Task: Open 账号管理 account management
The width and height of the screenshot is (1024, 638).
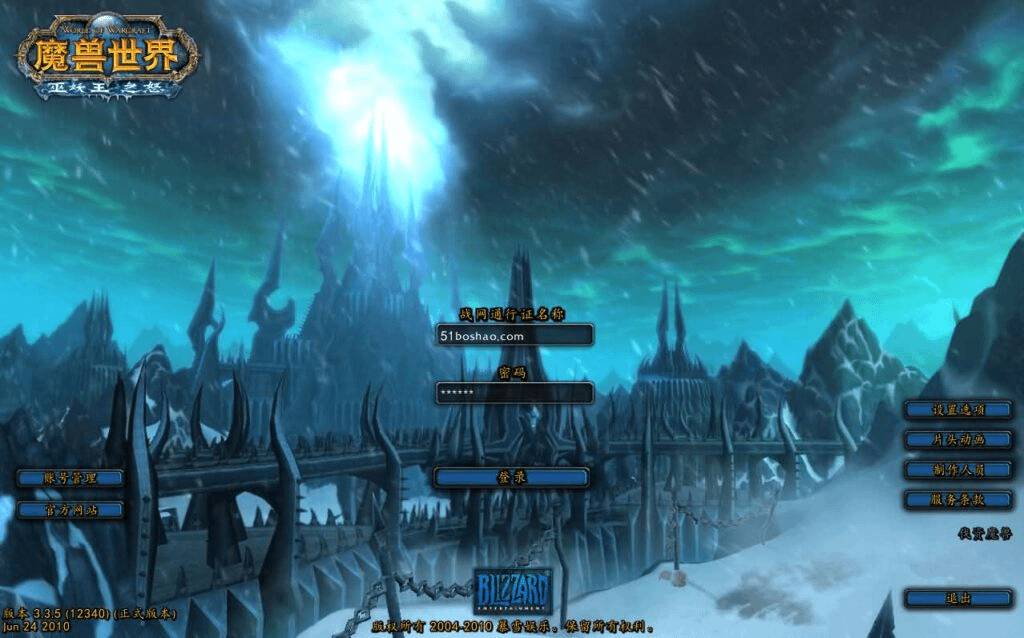Action: [70, 479]
